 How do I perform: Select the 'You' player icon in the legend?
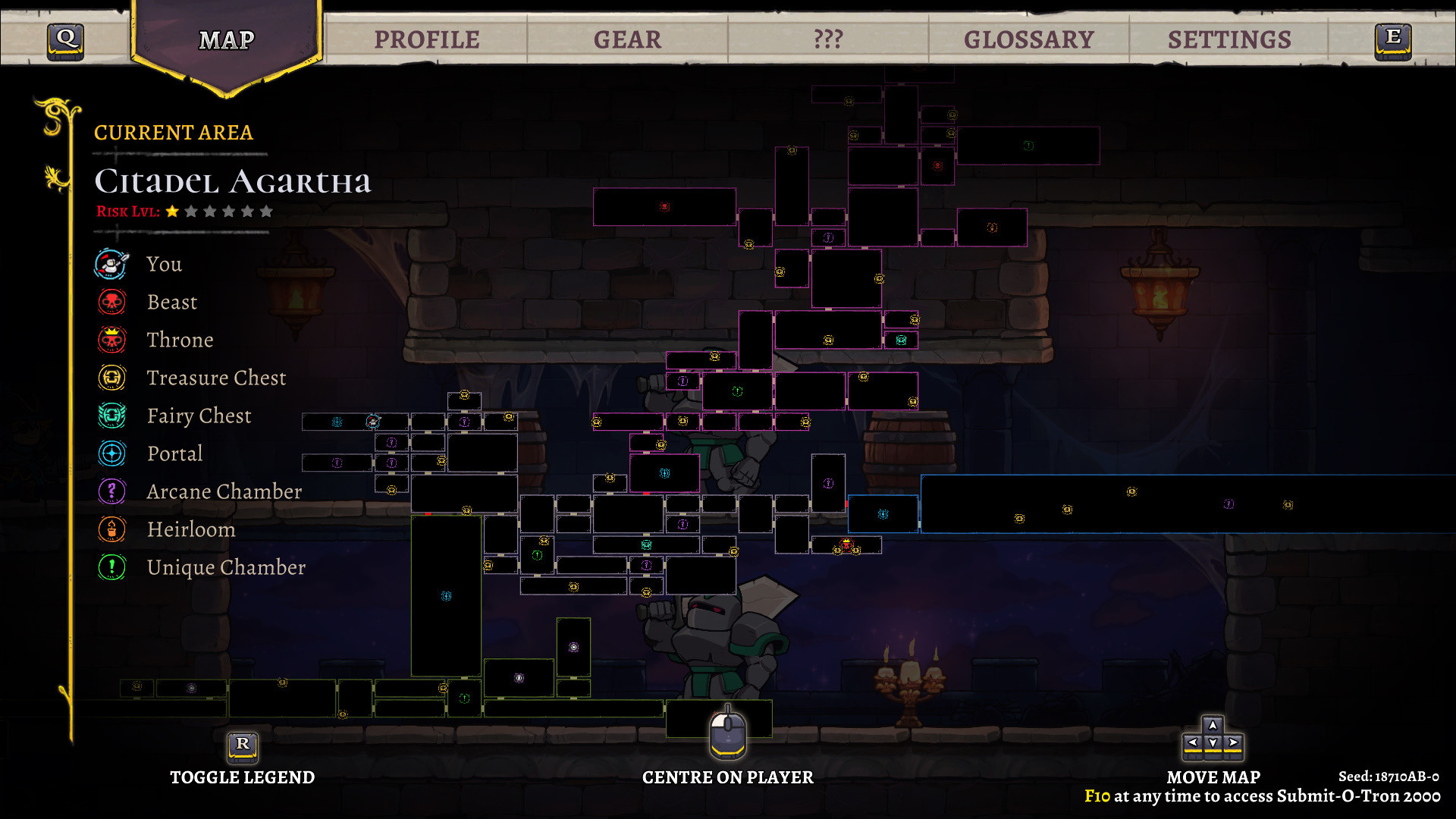111,264
